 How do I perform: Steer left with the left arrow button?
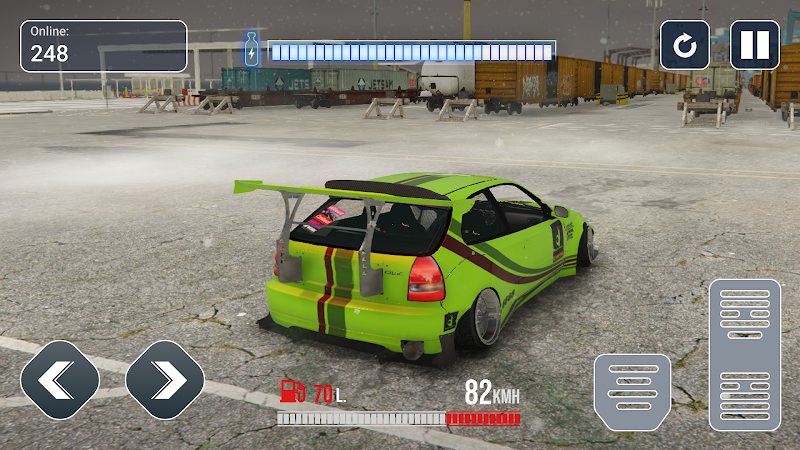click(60, 379)
